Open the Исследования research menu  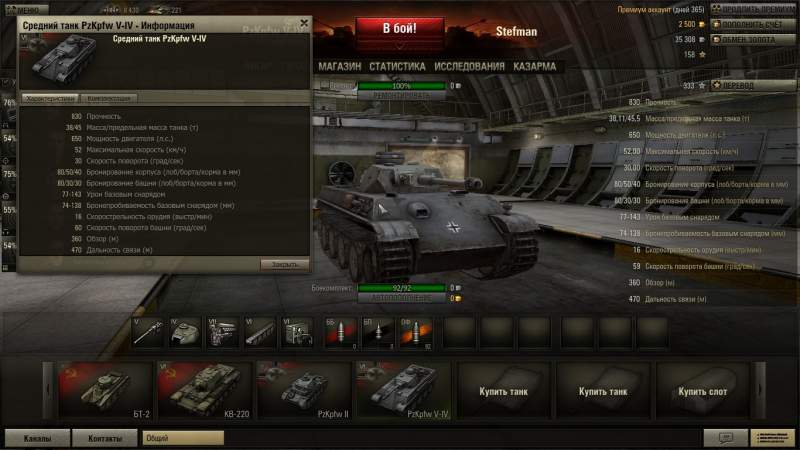coord(469,66)
